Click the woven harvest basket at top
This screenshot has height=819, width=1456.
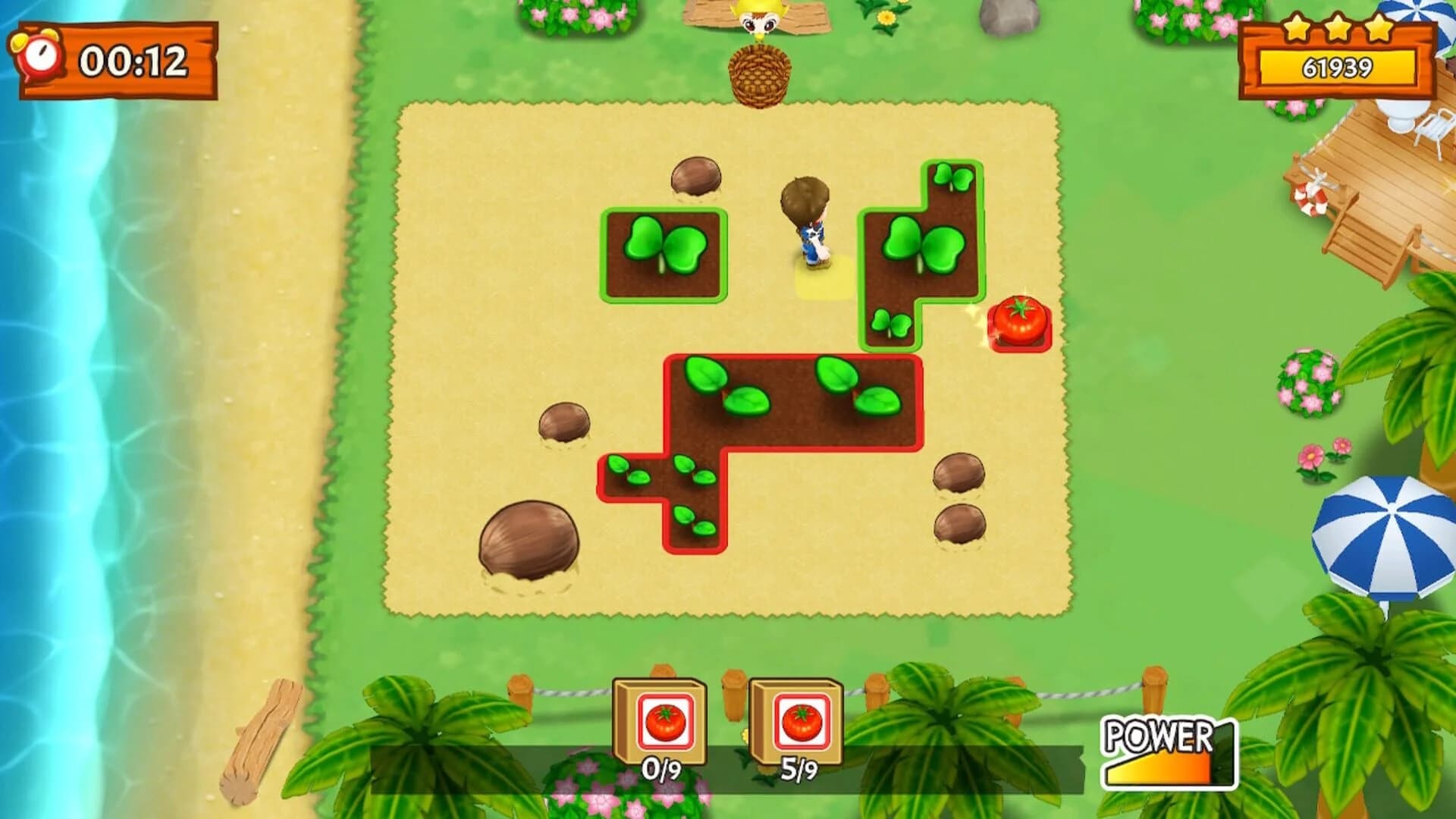758,72
